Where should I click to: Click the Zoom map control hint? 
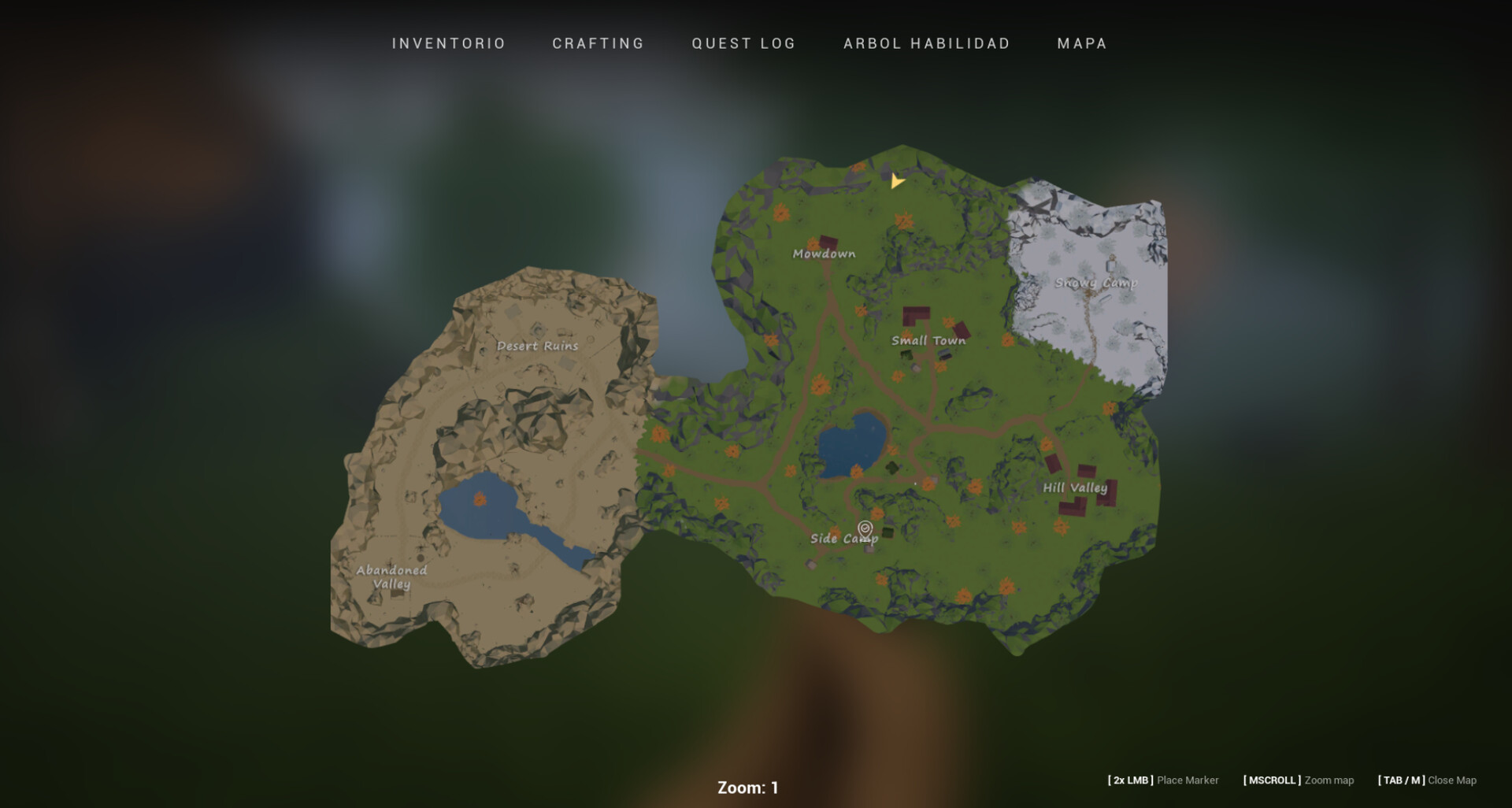click(x=1330, y=780)
